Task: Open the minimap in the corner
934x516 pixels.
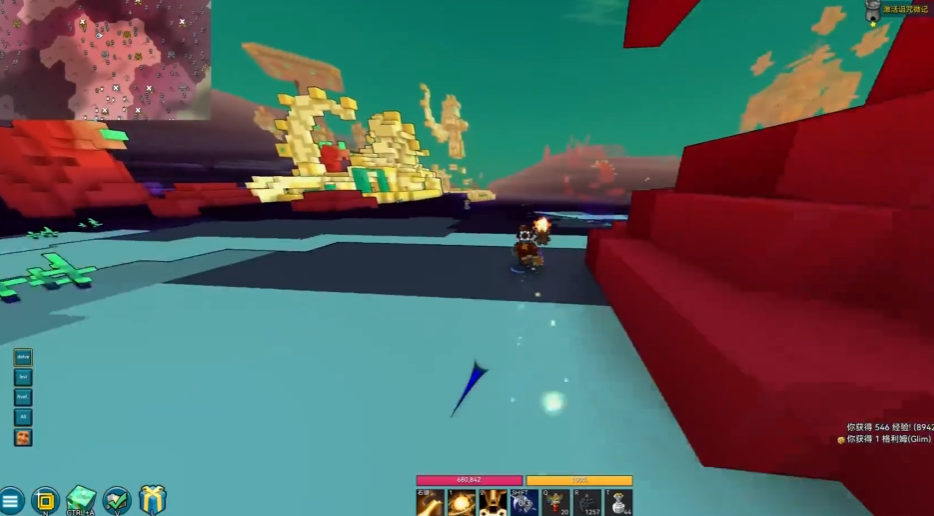Action: point(105,60)
